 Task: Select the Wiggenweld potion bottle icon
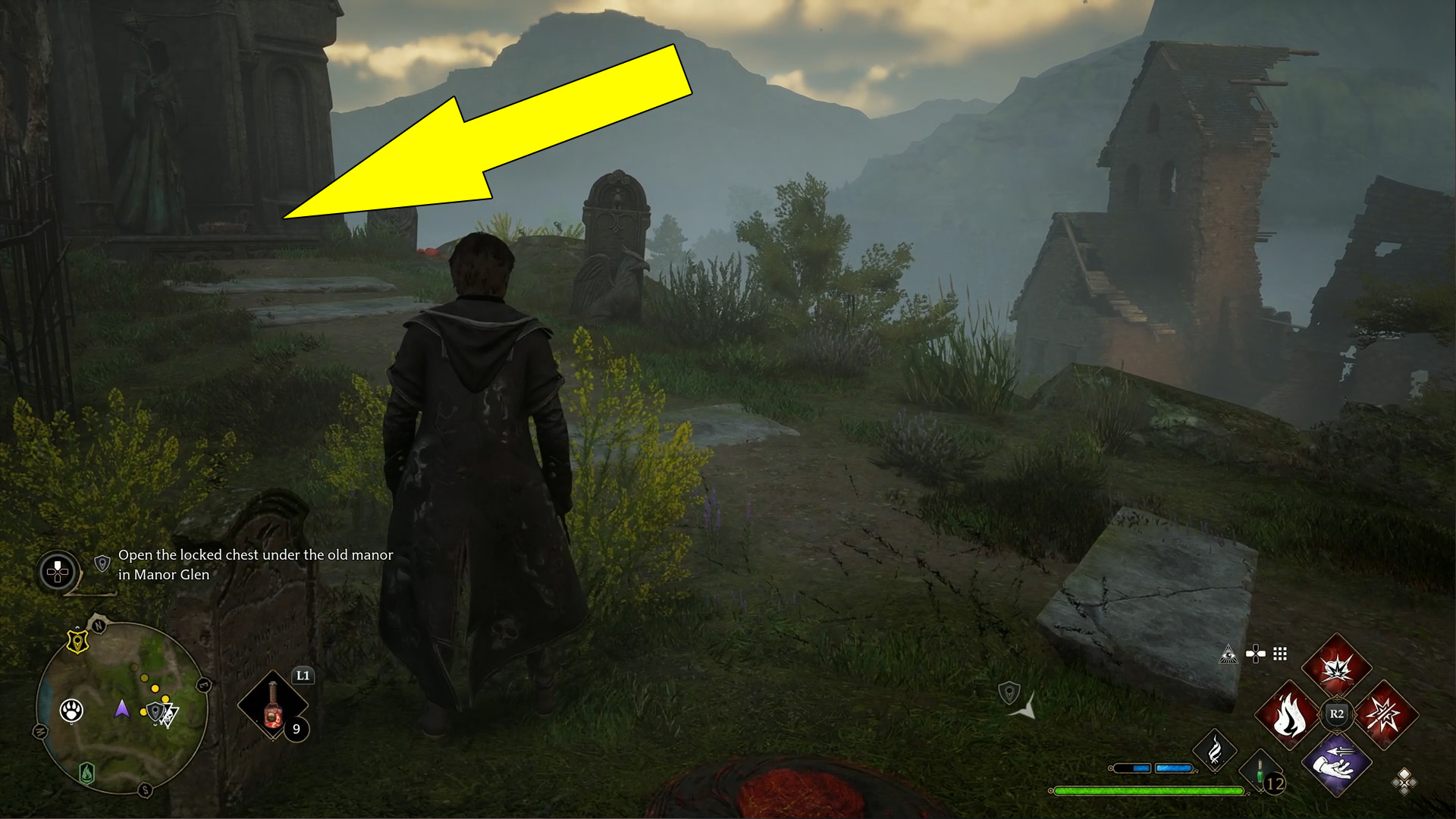[x=273, y=704]
